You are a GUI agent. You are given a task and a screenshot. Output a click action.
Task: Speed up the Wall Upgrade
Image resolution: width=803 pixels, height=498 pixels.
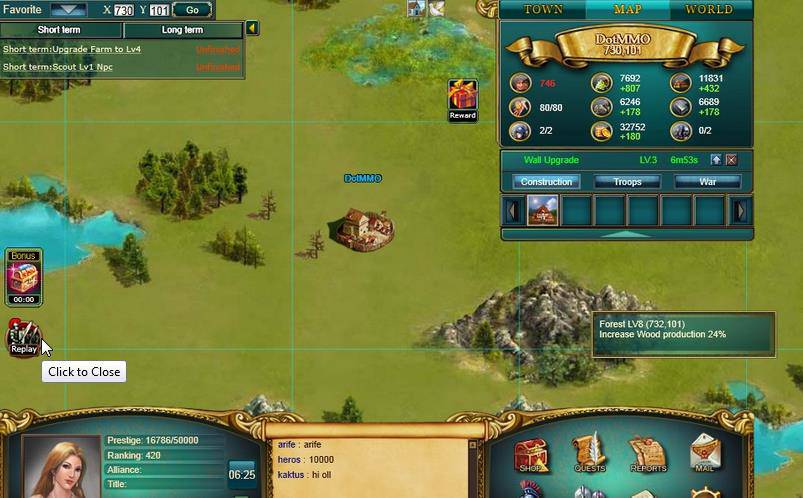pos(716,160)
